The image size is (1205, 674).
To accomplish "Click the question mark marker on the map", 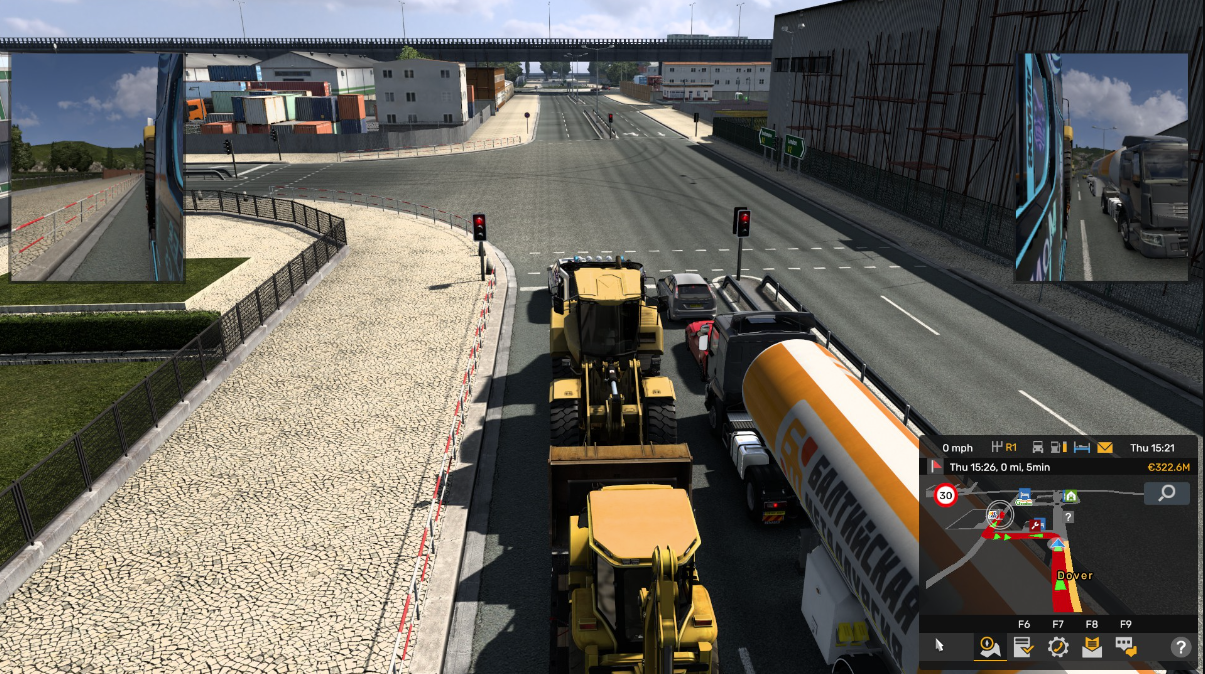I will 1068,517.
